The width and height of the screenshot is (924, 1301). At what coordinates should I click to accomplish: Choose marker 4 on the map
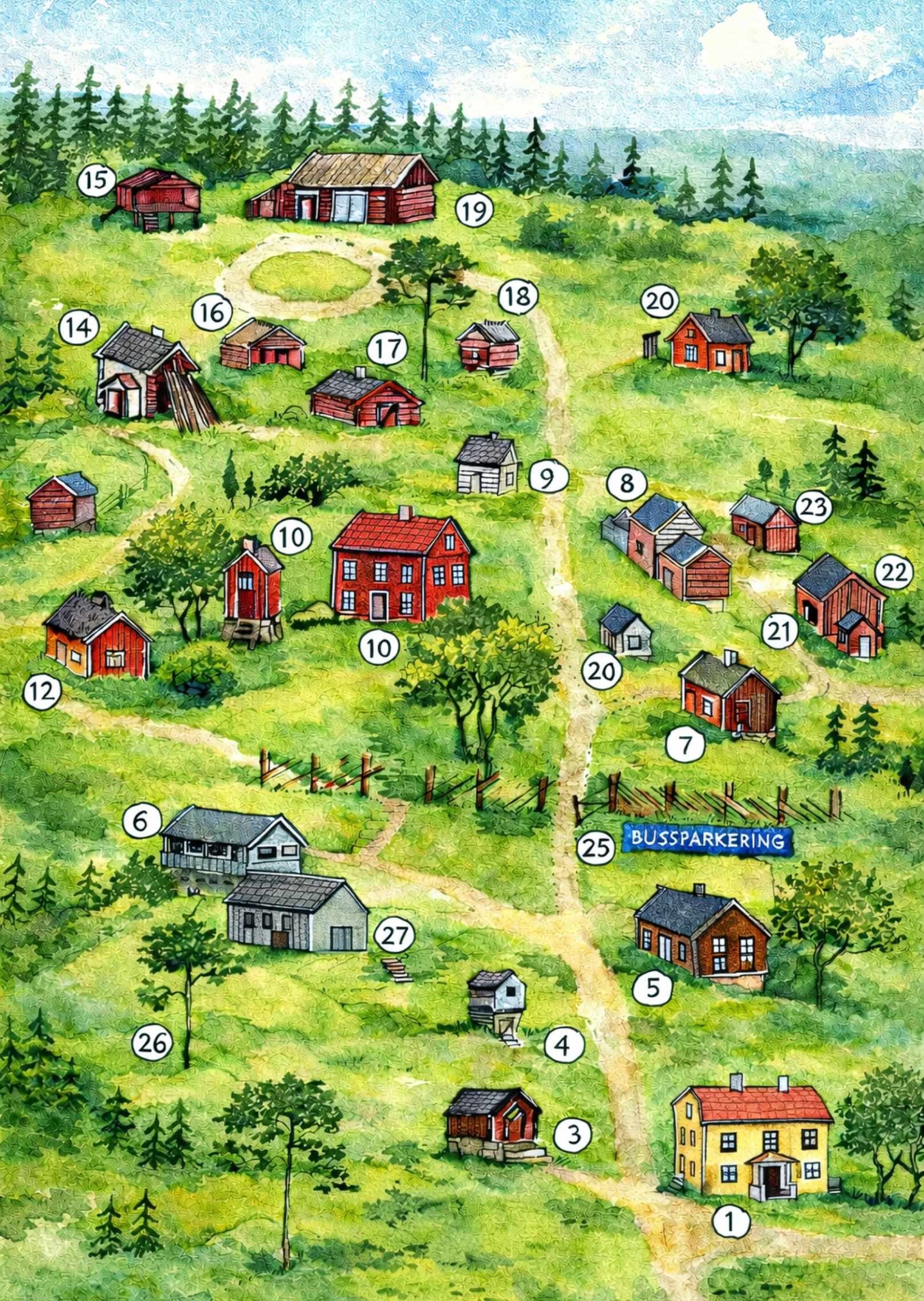click(564, 1045)
